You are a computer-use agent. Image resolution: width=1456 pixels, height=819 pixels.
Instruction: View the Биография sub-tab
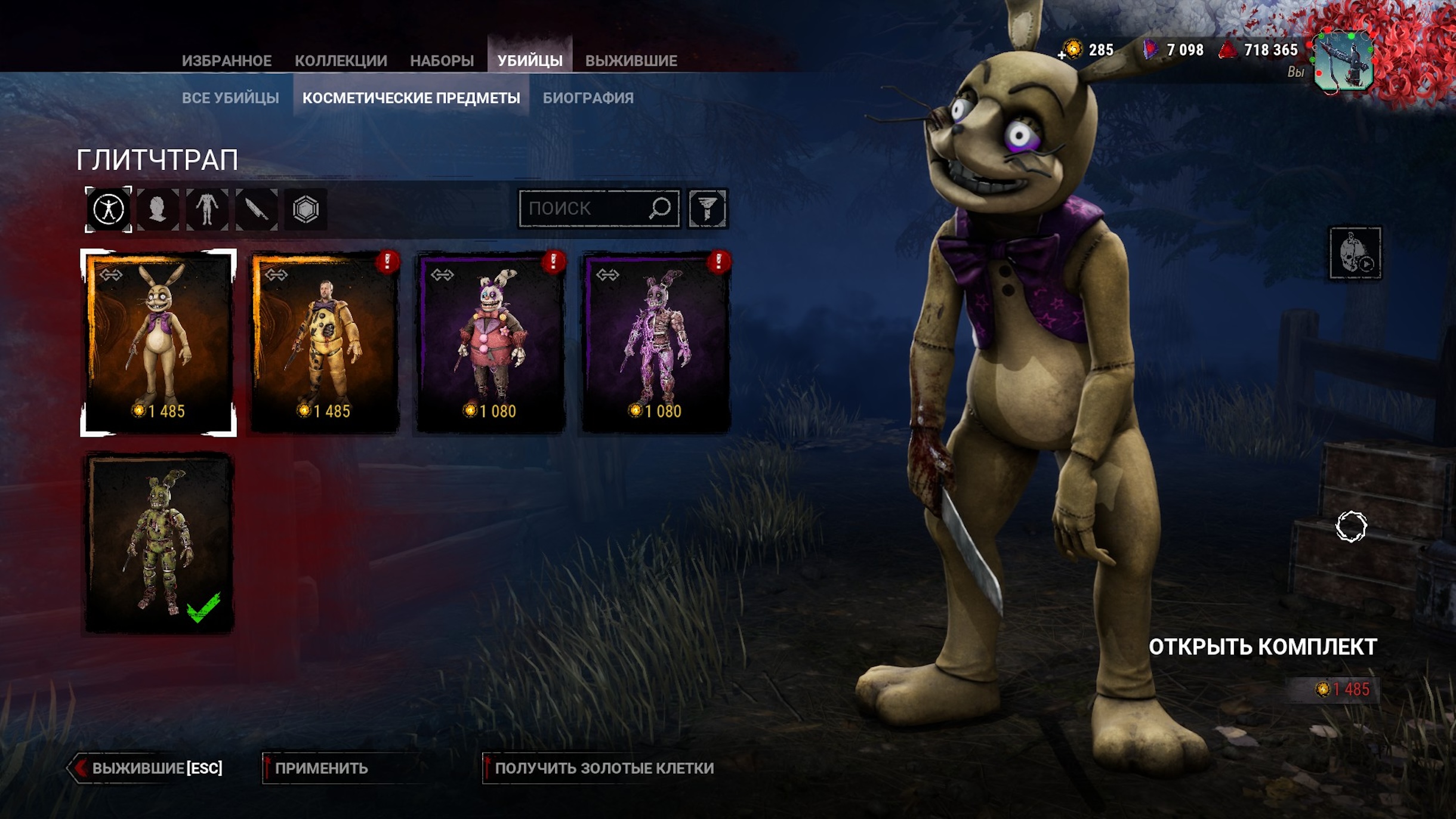(x=588, y=98)
